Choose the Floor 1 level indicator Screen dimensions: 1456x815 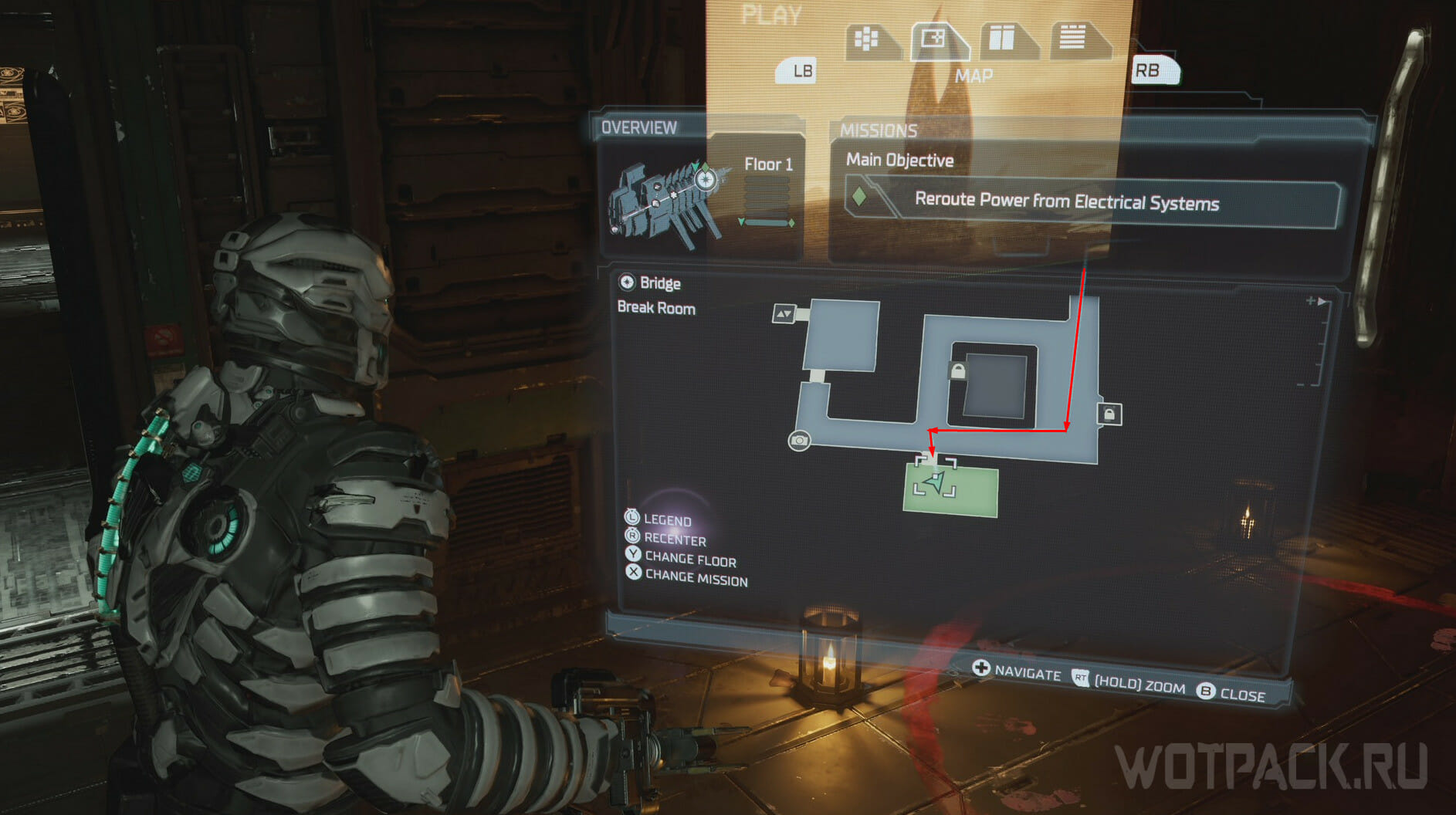(767, 164)
